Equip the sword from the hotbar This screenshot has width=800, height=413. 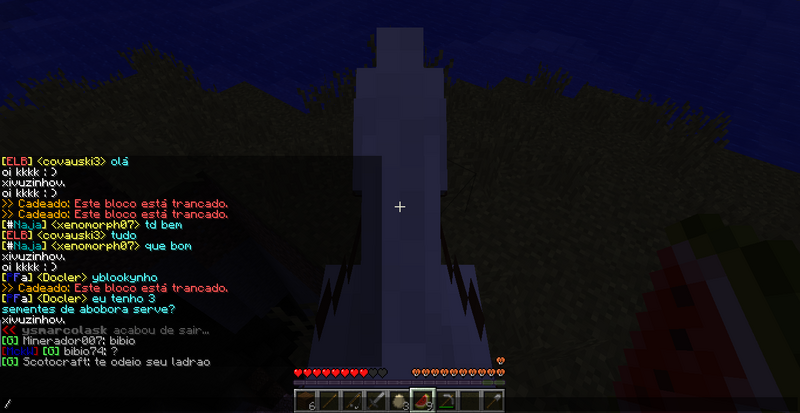[373, 401]
